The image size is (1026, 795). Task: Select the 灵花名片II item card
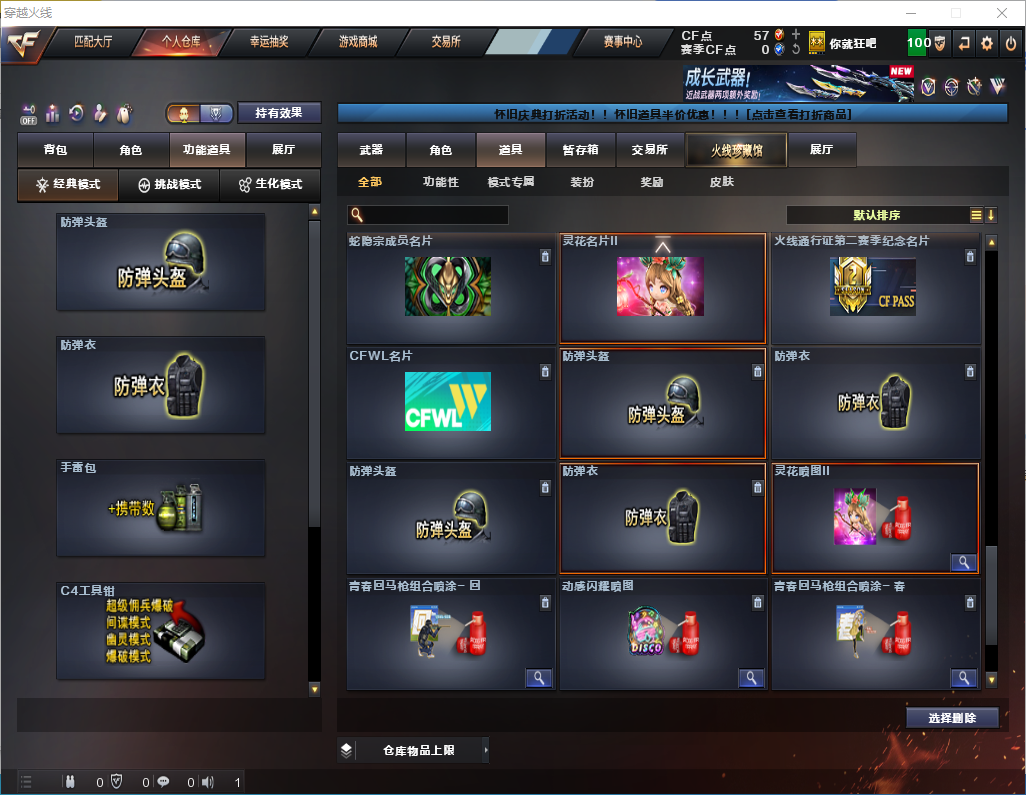(662, 288)
